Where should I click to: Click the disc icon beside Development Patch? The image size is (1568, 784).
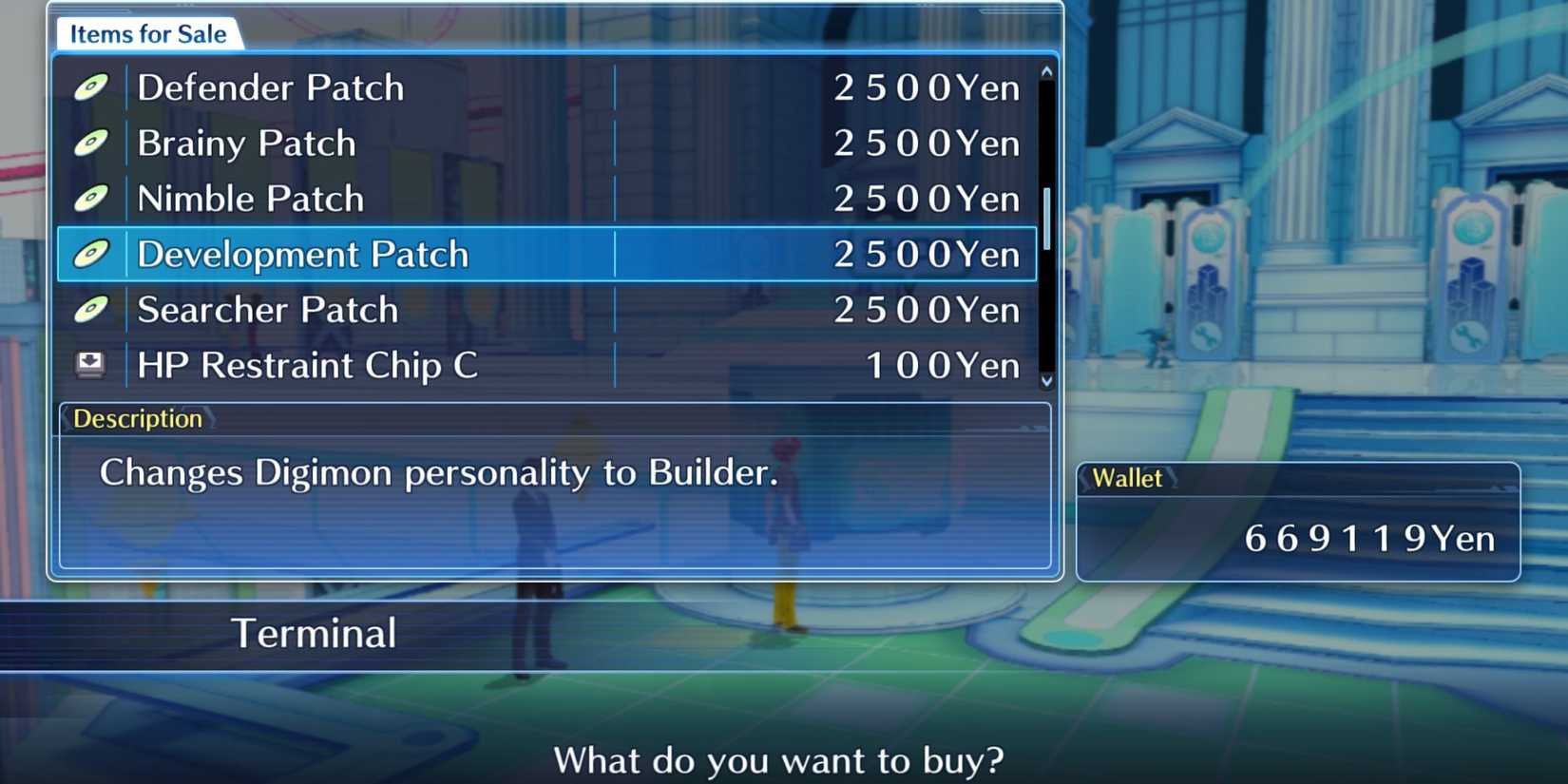pyautogui.click(x=91, y=254)
